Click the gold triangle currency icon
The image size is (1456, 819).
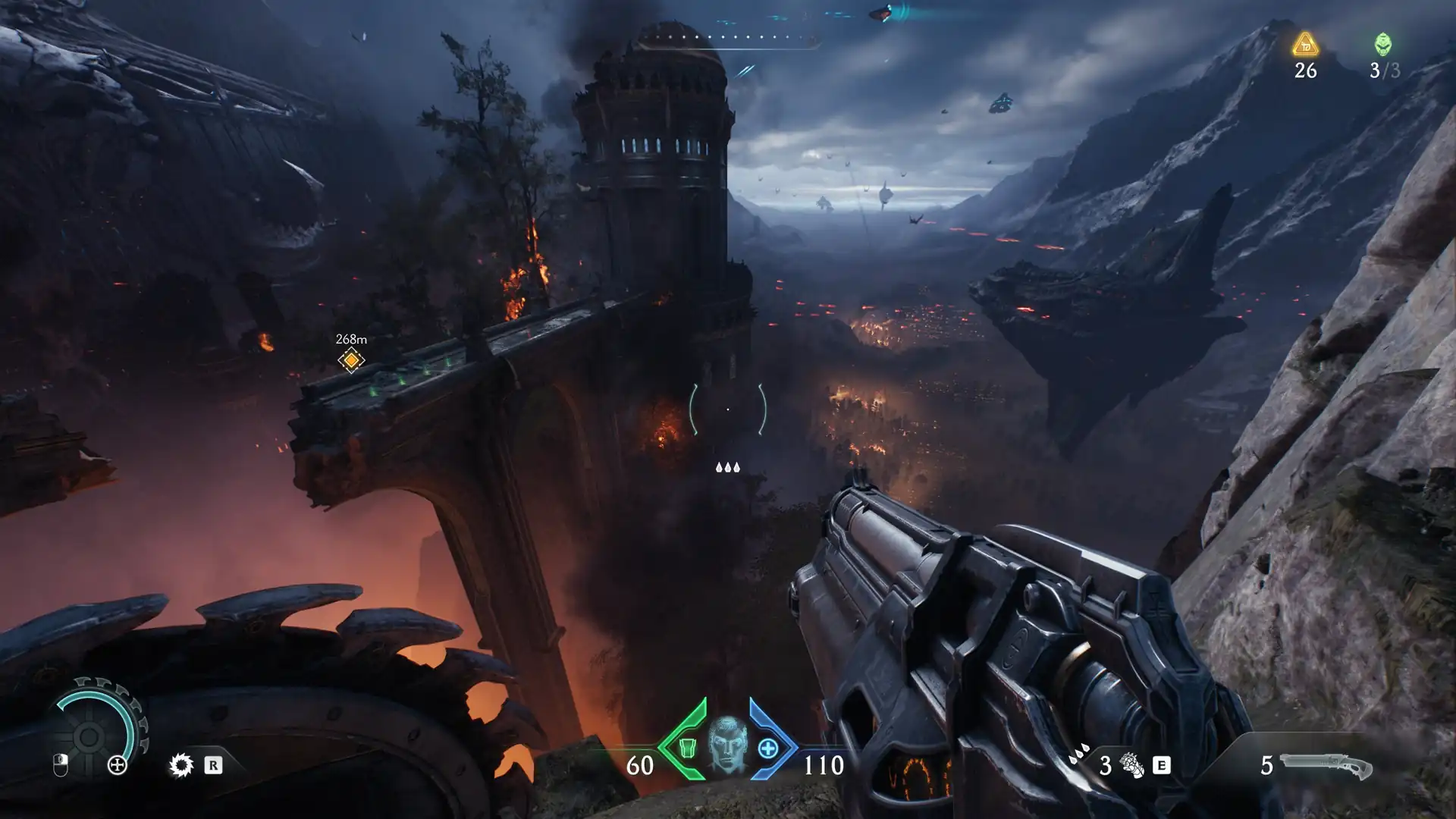click(1305, 45)
